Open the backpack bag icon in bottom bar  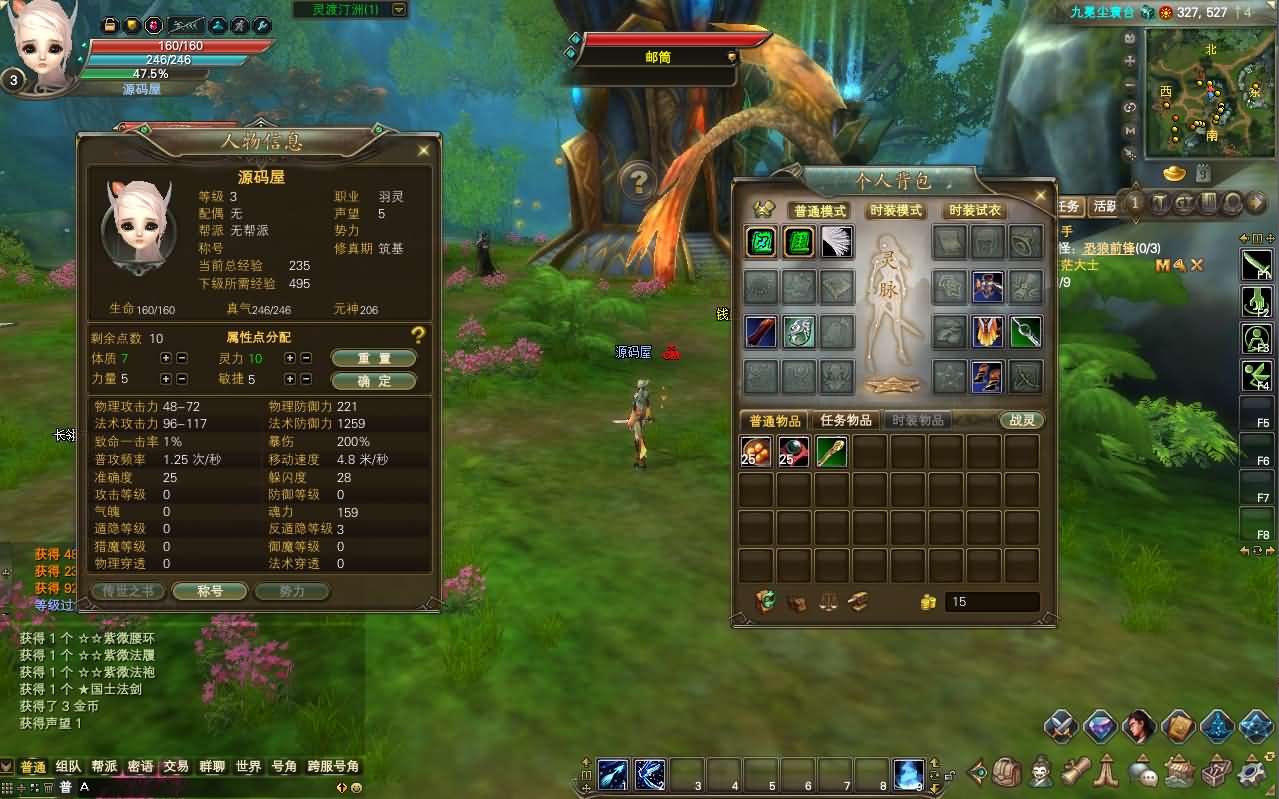(x=1007, y=771)
